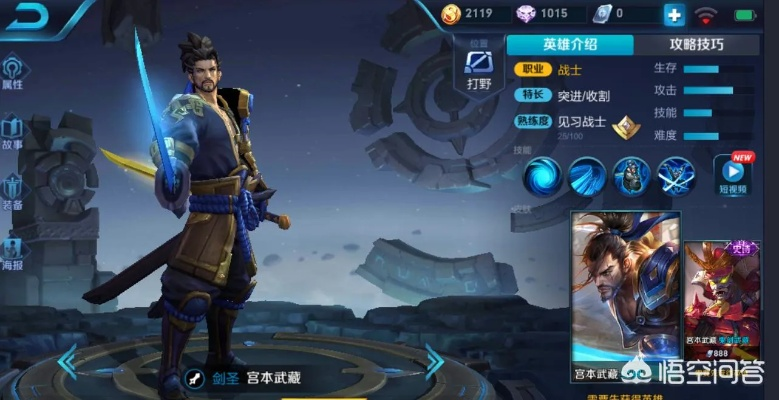Switch to the 英雄介绍 tab

(x=570, y=44)
